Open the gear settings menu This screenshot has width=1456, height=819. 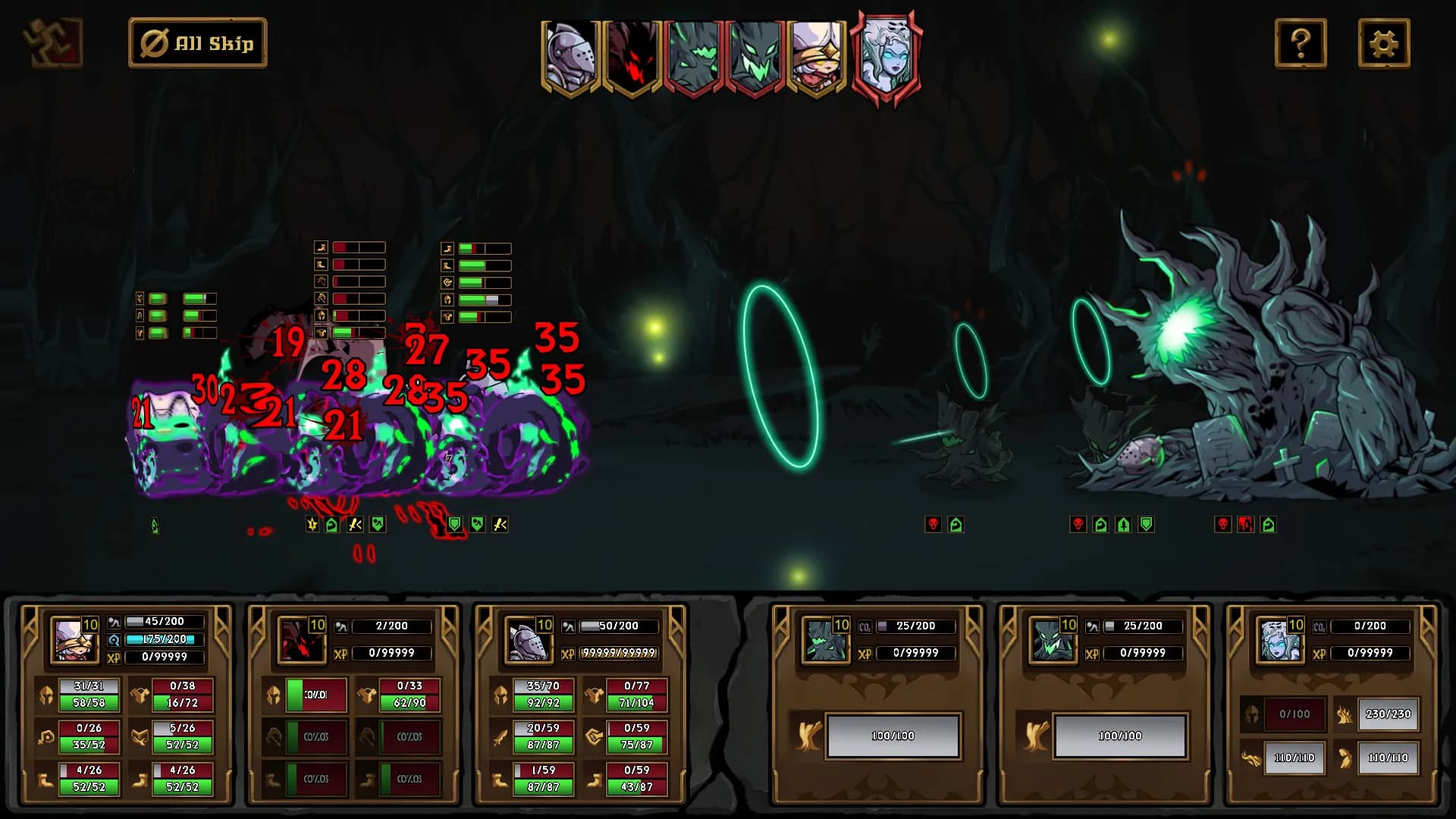pos(1384,43)
